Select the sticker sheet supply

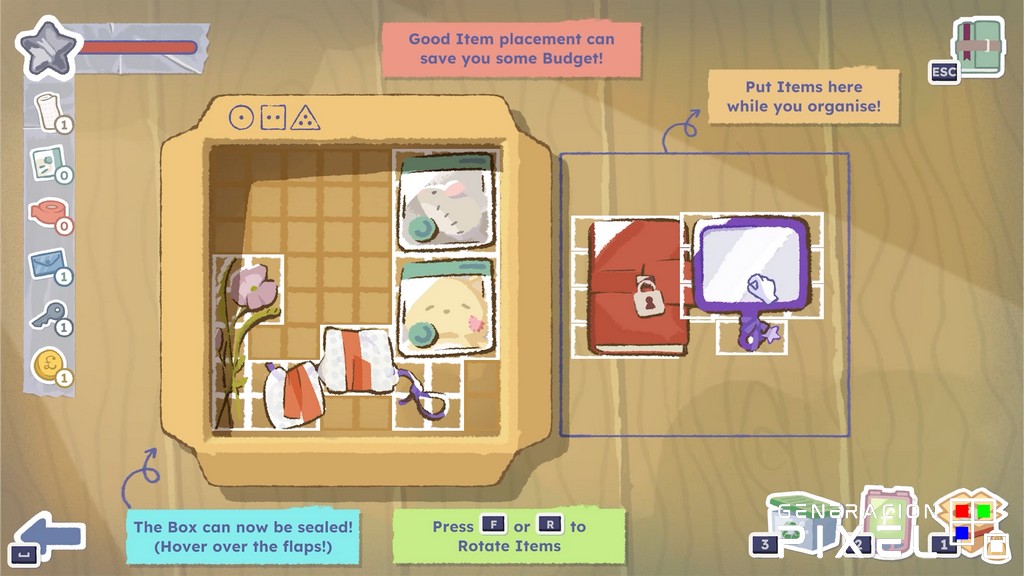pyautogui.click(x=48, y=163)
